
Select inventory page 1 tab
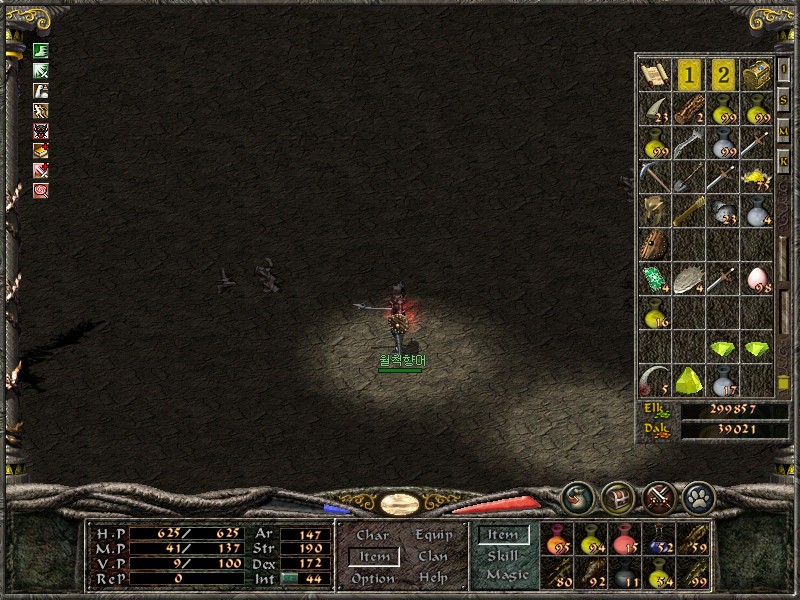689,74
